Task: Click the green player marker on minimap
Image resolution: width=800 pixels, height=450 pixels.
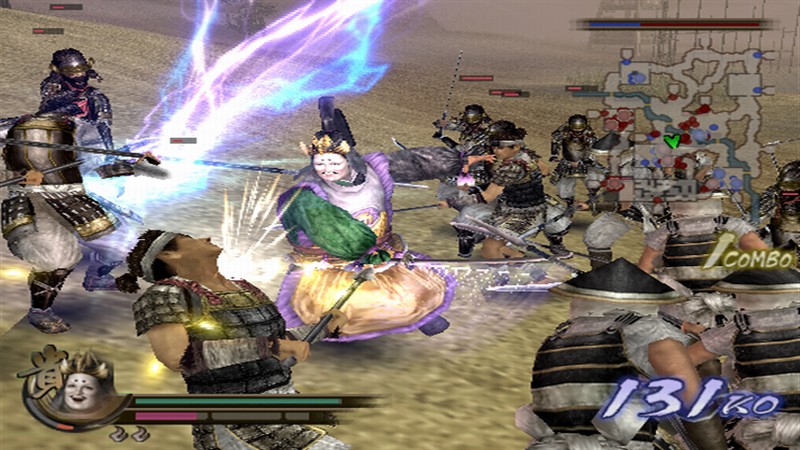Action: coord(672,141)
